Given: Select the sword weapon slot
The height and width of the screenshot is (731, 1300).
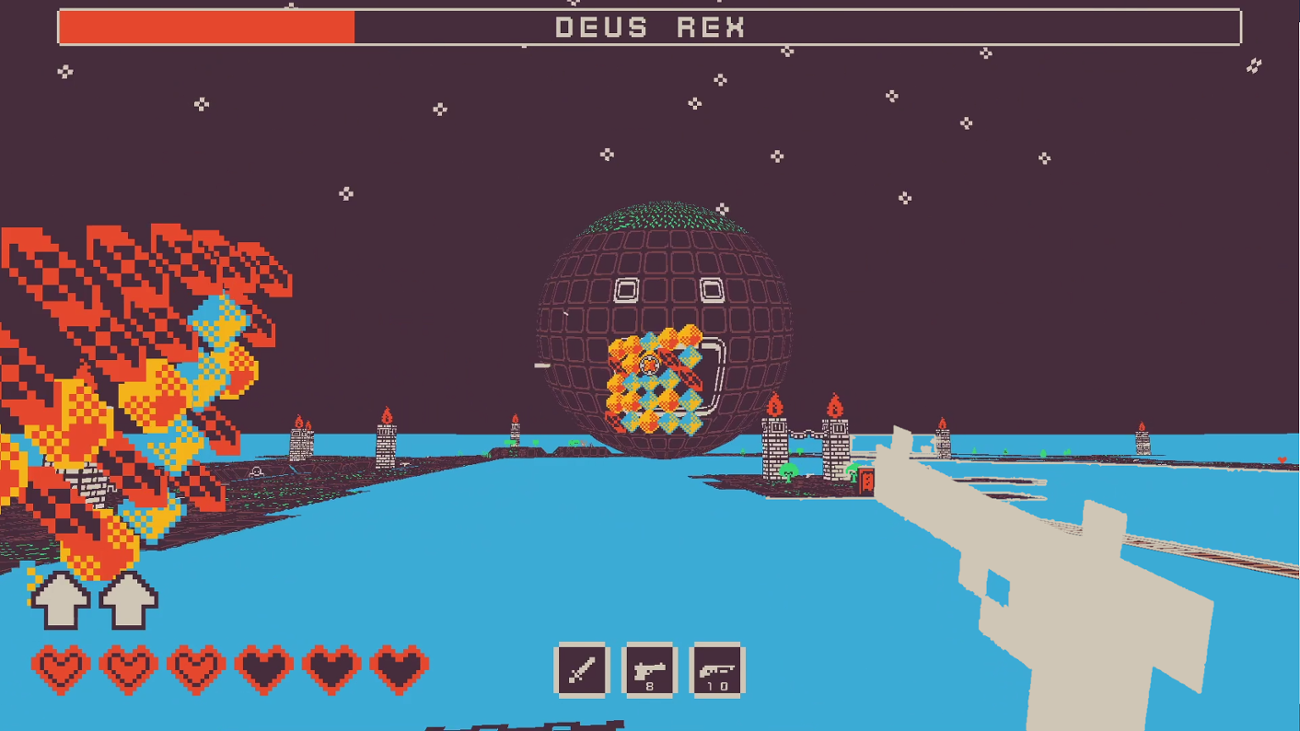Looking at the screenshot, I should (583, 671).
